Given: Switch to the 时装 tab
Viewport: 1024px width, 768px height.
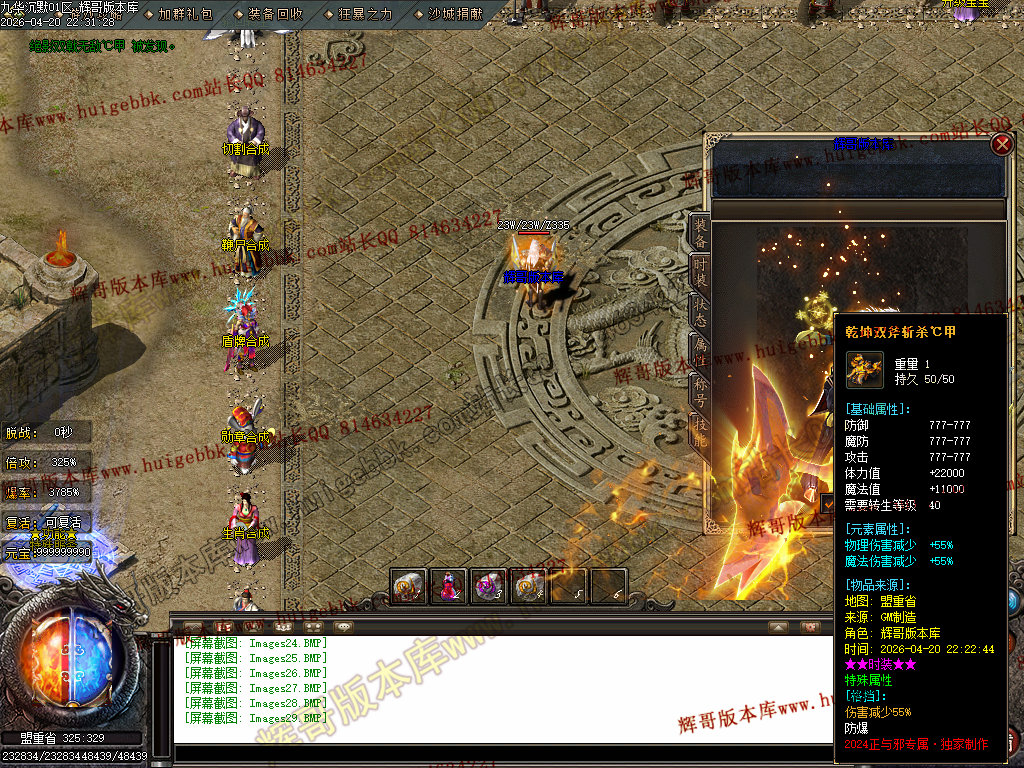Looking at the screenshot, I should click(701, 271).
